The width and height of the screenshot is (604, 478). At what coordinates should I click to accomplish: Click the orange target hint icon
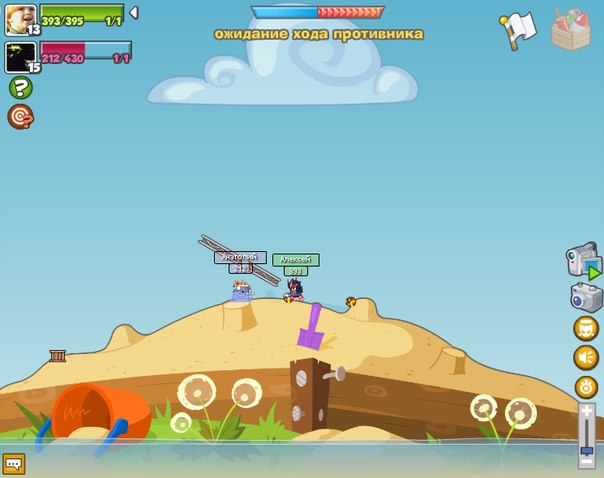click(20, 117)
